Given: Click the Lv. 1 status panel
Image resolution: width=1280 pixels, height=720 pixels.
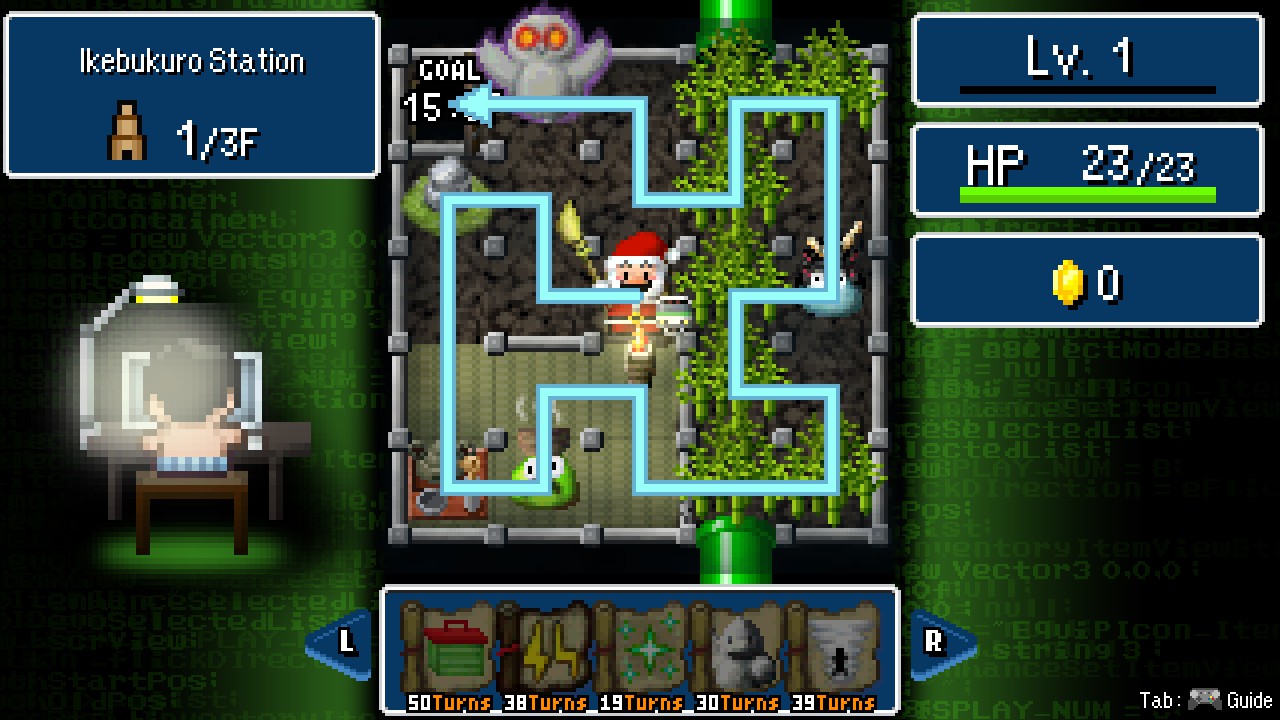Looking at the screenshot, I should point(1085,56).
